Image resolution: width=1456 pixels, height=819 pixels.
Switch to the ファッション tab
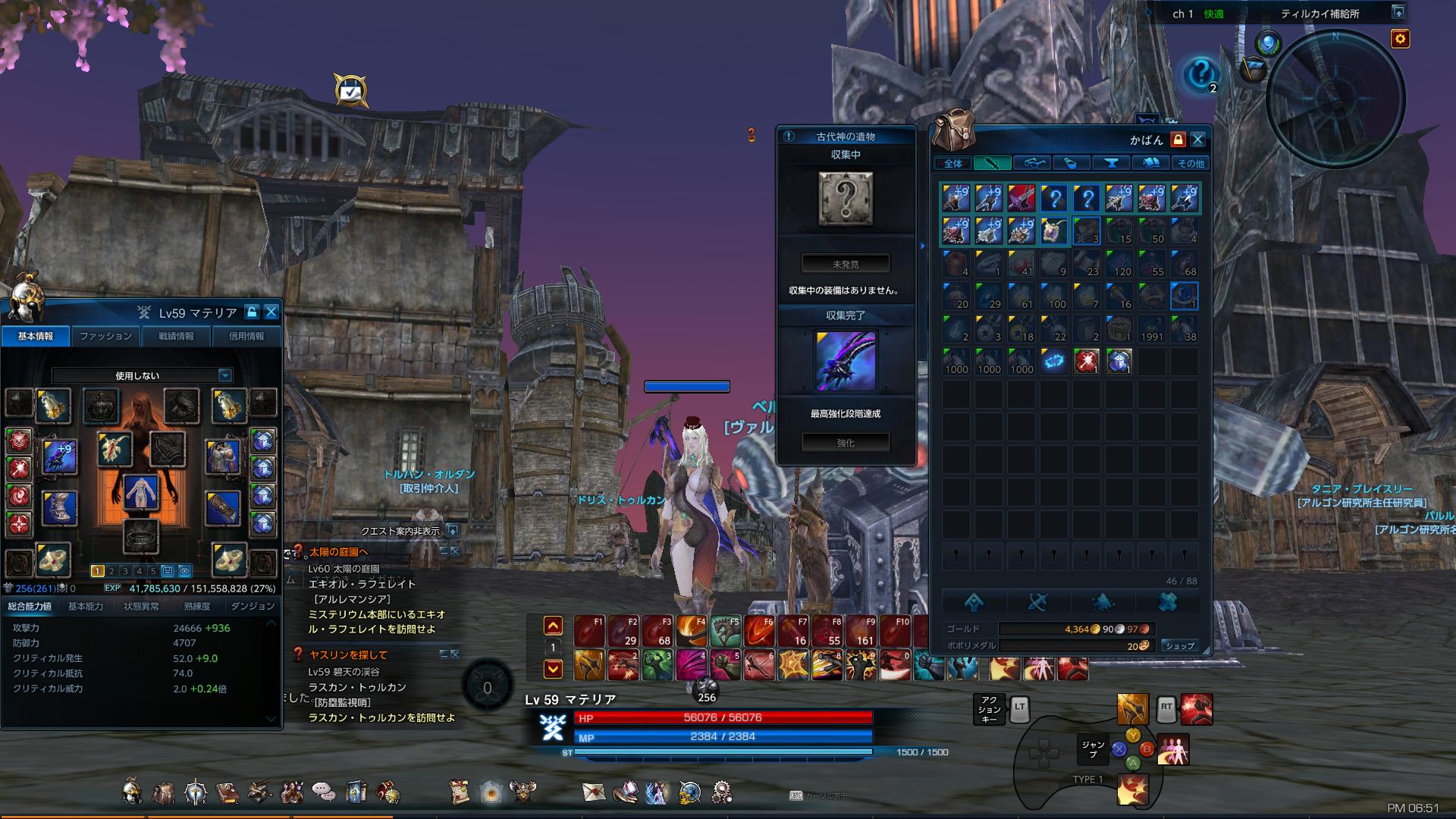105,336
